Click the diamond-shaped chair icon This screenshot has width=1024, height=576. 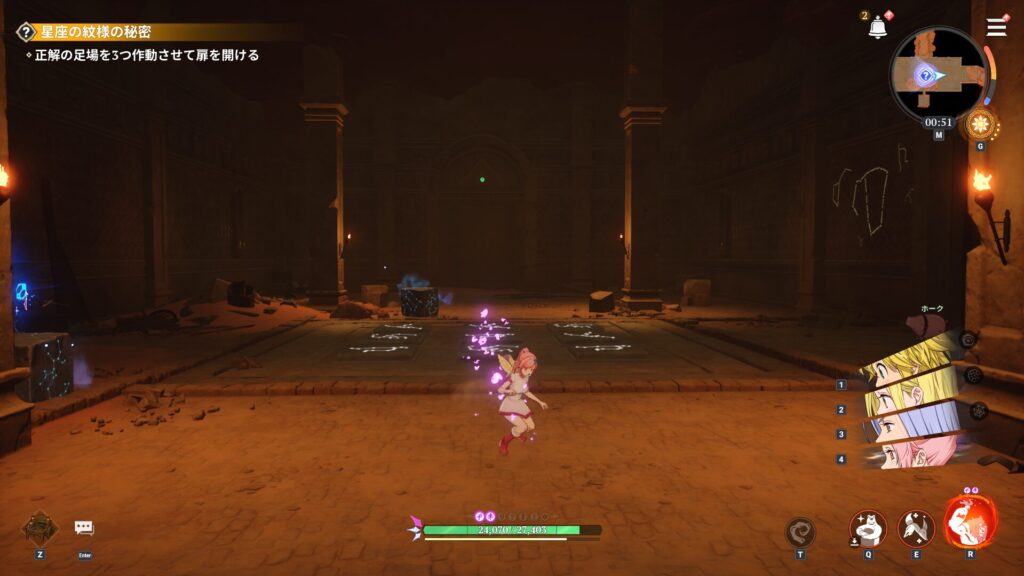pyautogui.click(x=39, y=527)
